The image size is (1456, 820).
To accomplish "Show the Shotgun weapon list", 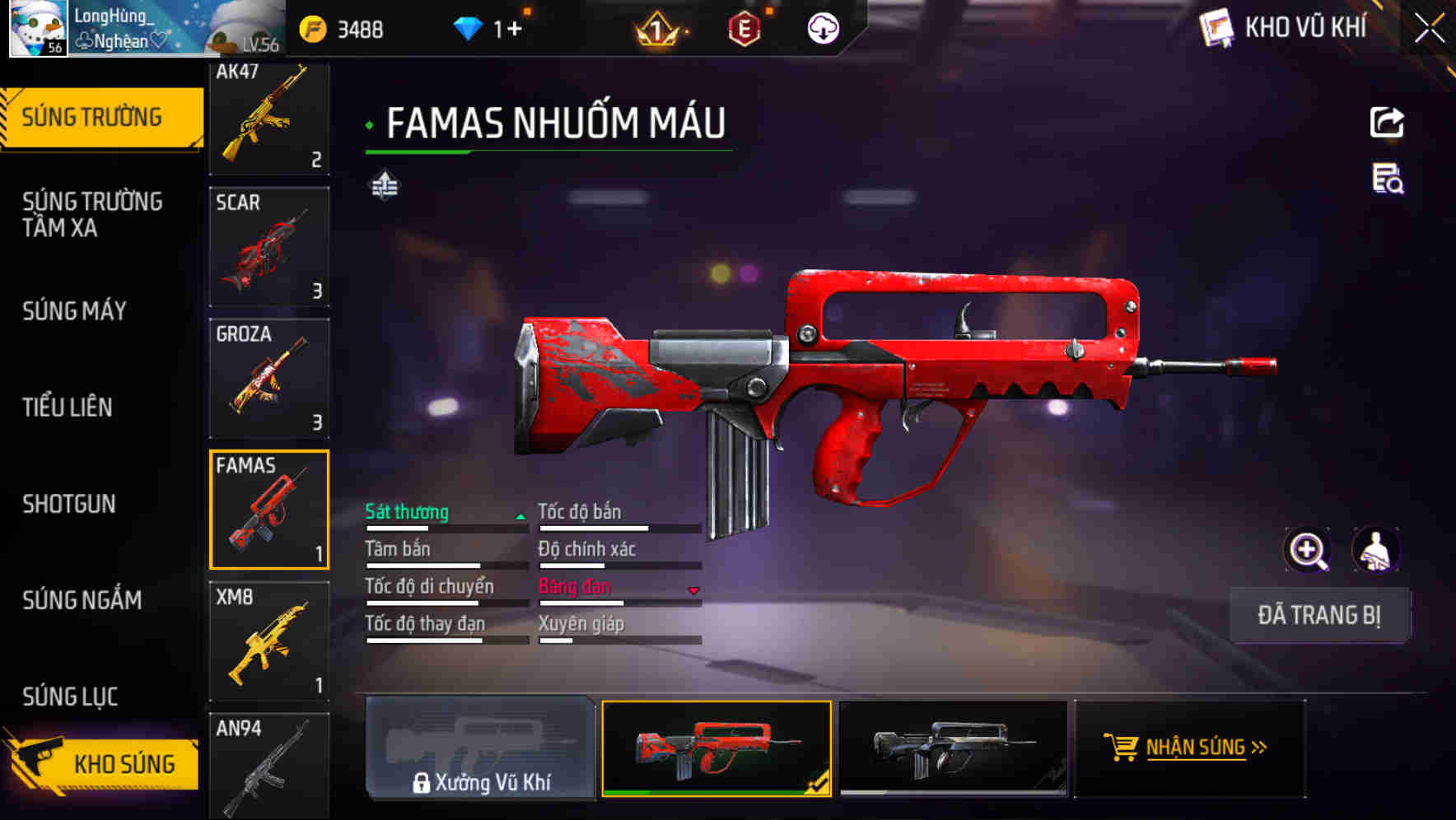I will point(69,504).
